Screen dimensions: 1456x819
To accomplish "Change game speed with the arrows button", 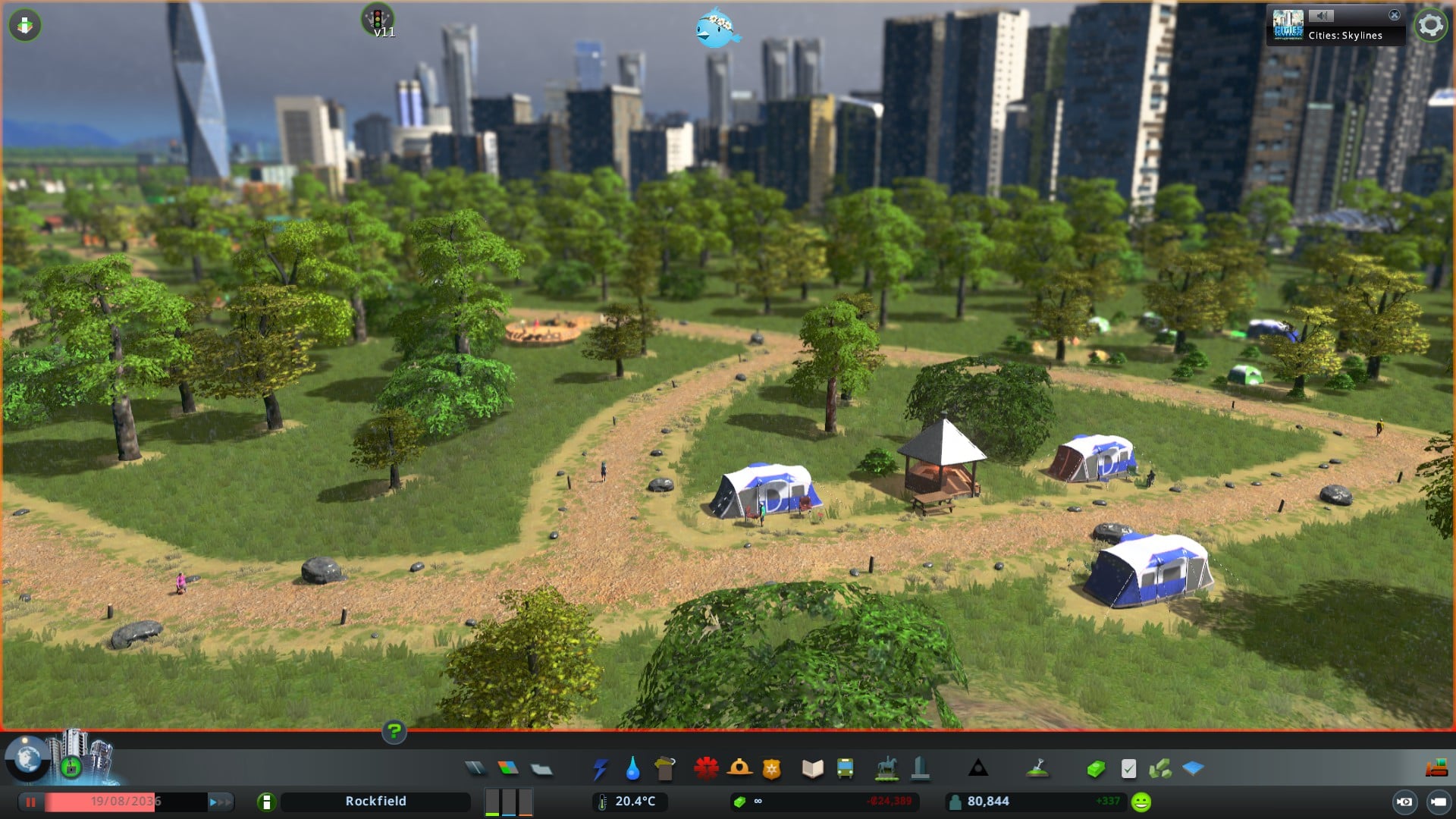I will [x=220, y=802].
